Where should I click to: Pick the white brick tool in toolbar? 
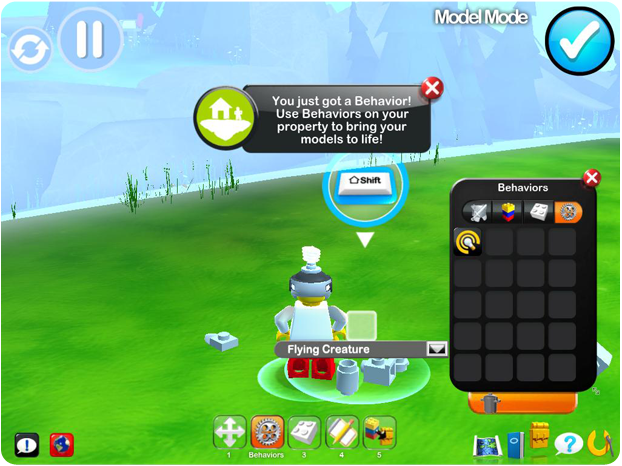point(304,432)
